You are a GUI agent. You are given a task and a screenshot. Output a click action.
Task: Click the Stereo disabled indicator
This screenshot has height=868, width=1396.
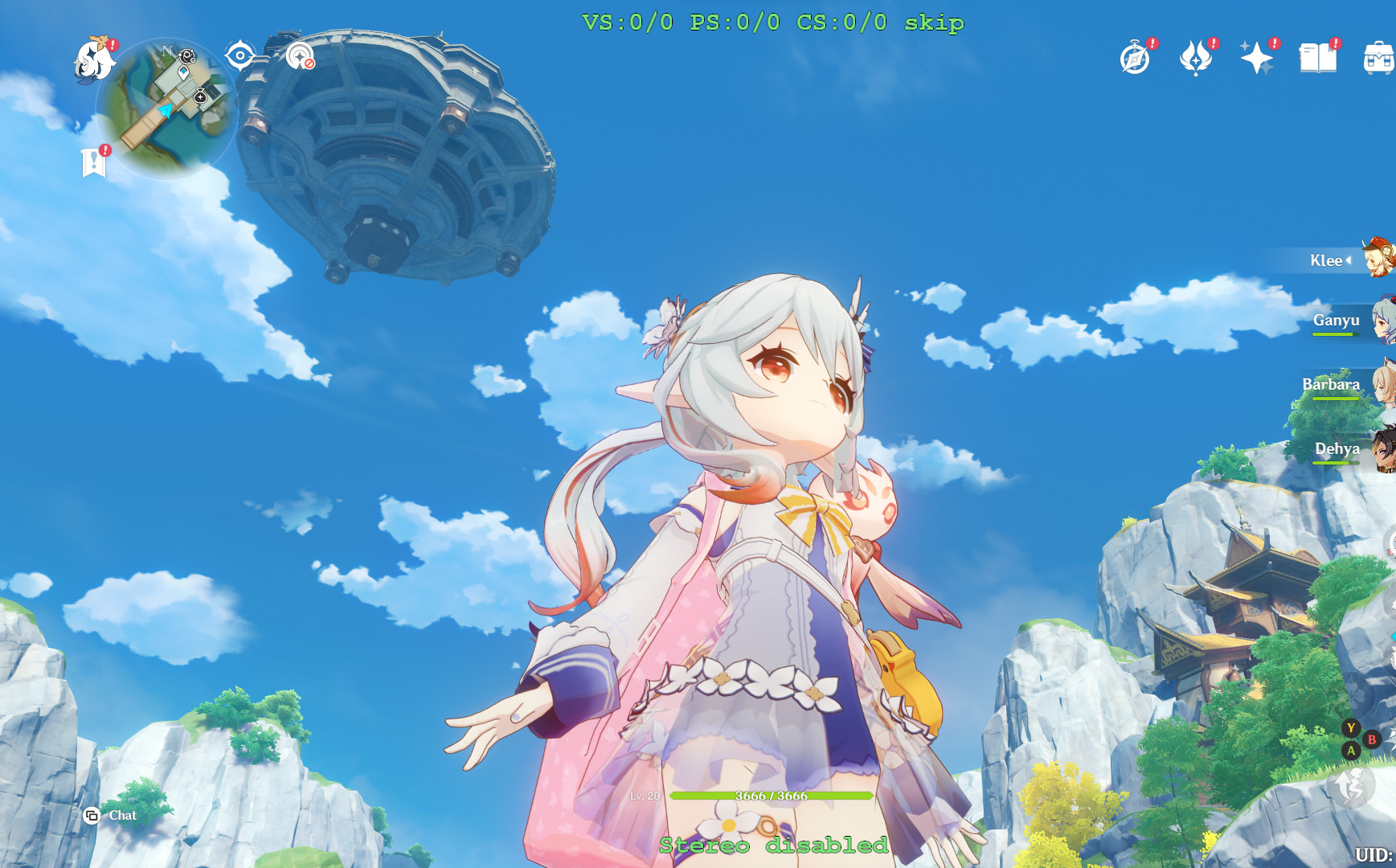[772, 845]
